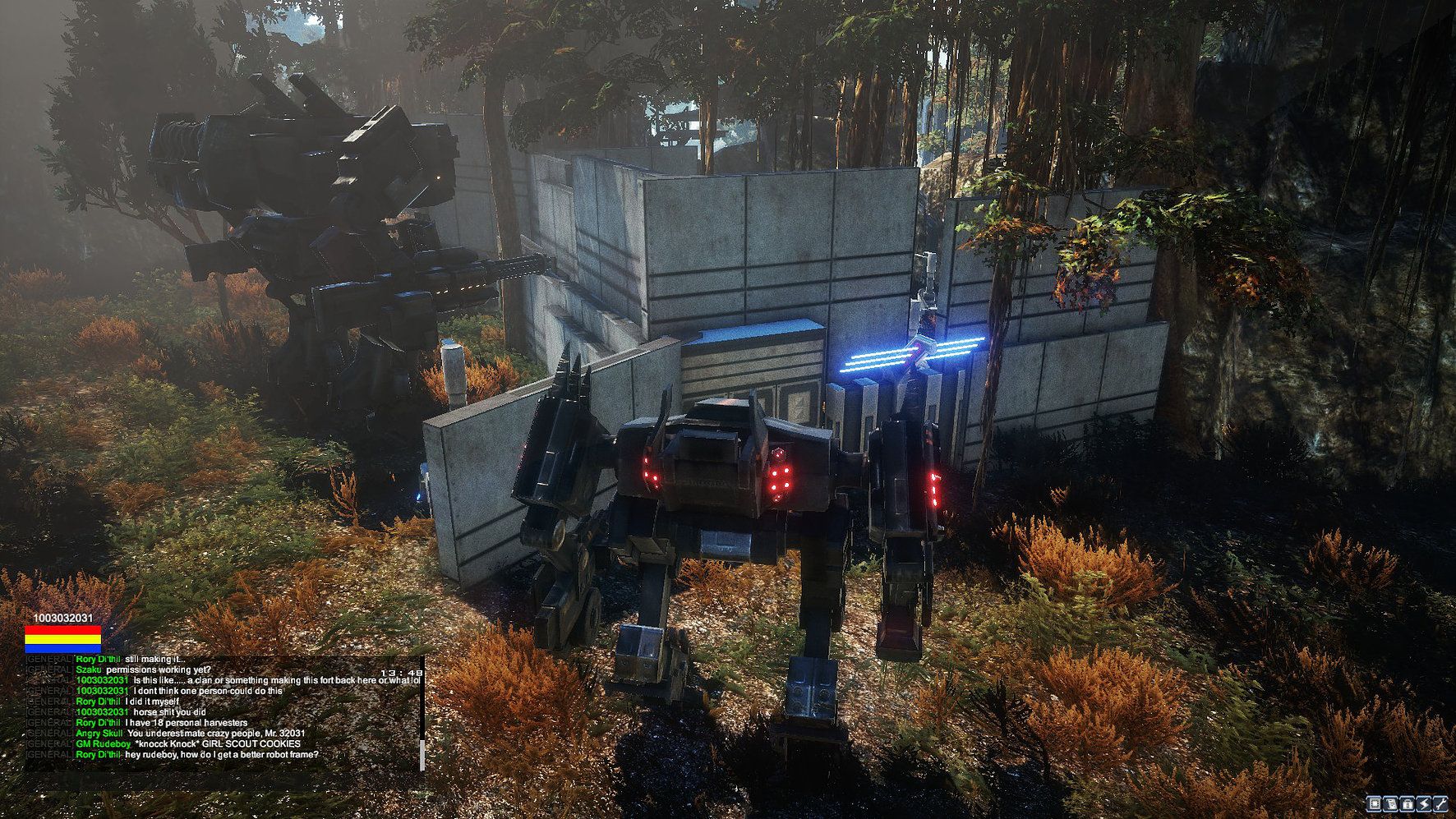This screenshot has height=819, width=1456.
Task: Click Angry Skull's name in chat
Action: pyautogui.click(x=100, y=733)
